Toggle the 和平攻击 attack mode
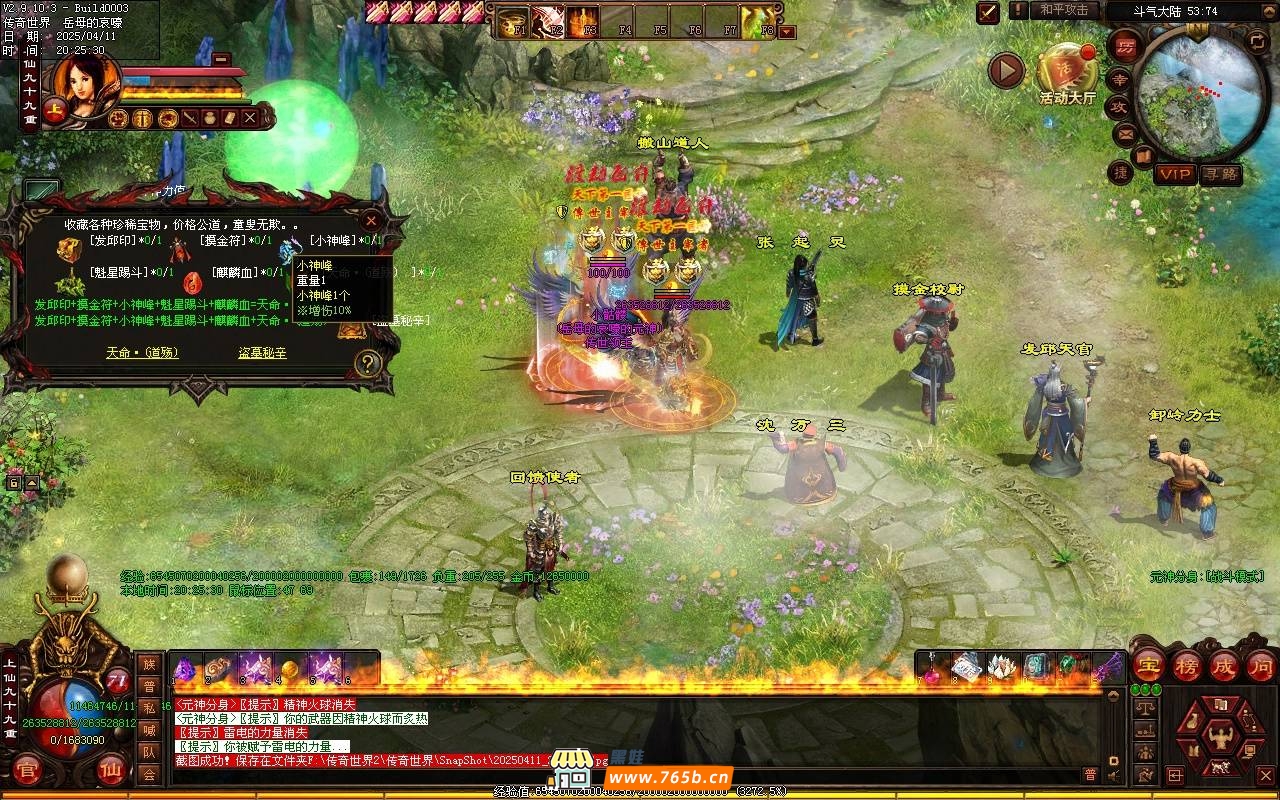Image resolution: width=1280 pixels, height=800 pixels. click(1063, 10)
